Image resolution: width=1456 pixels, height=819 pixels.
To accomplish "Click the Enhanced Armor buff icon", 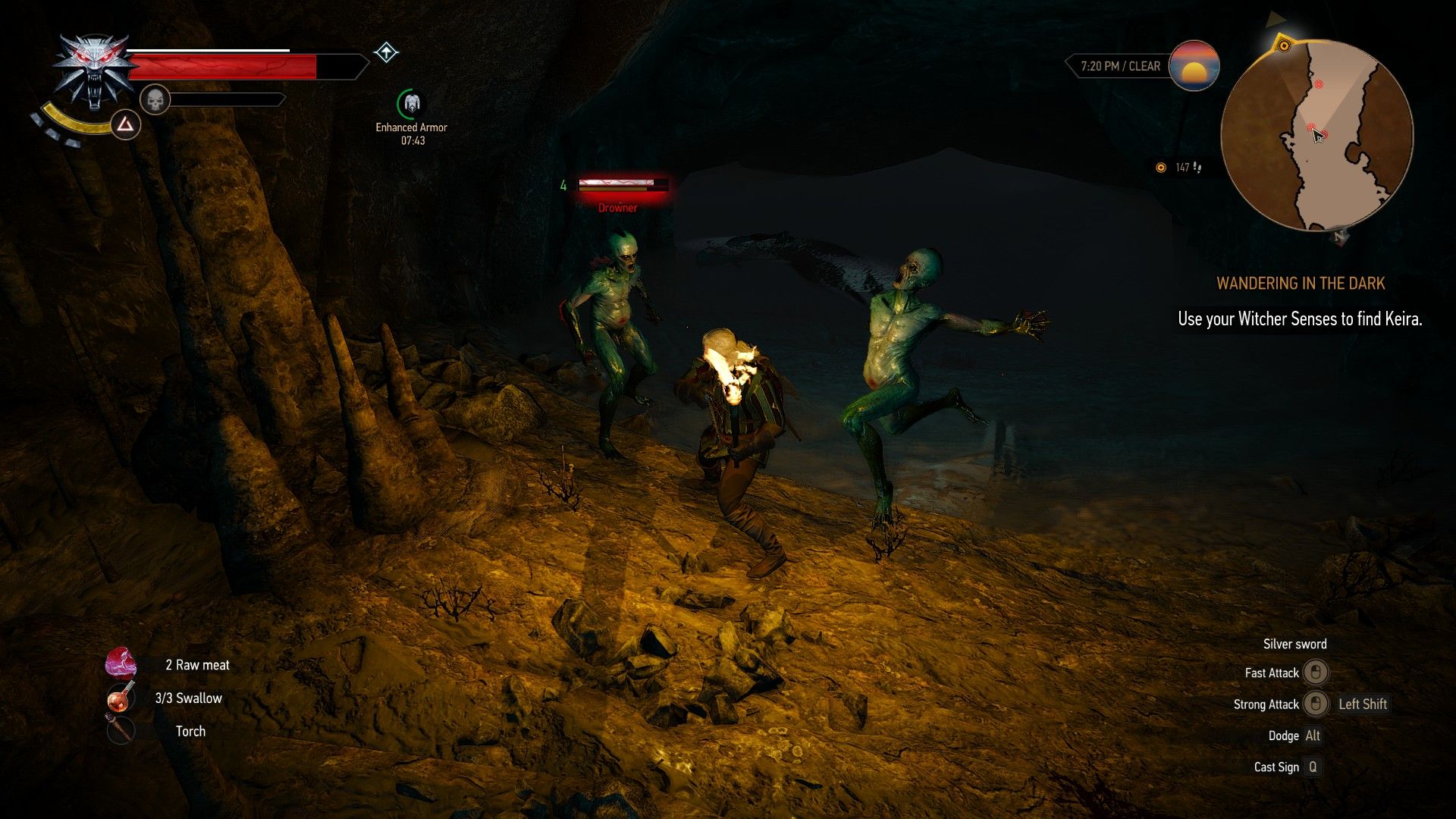I will [411, 103].
